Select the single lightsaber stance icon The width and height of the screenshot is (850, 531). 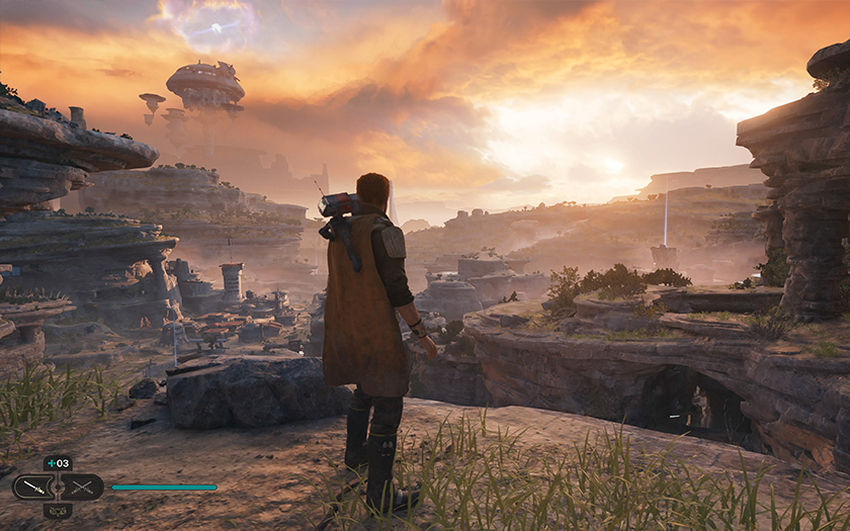pos(34,487)
